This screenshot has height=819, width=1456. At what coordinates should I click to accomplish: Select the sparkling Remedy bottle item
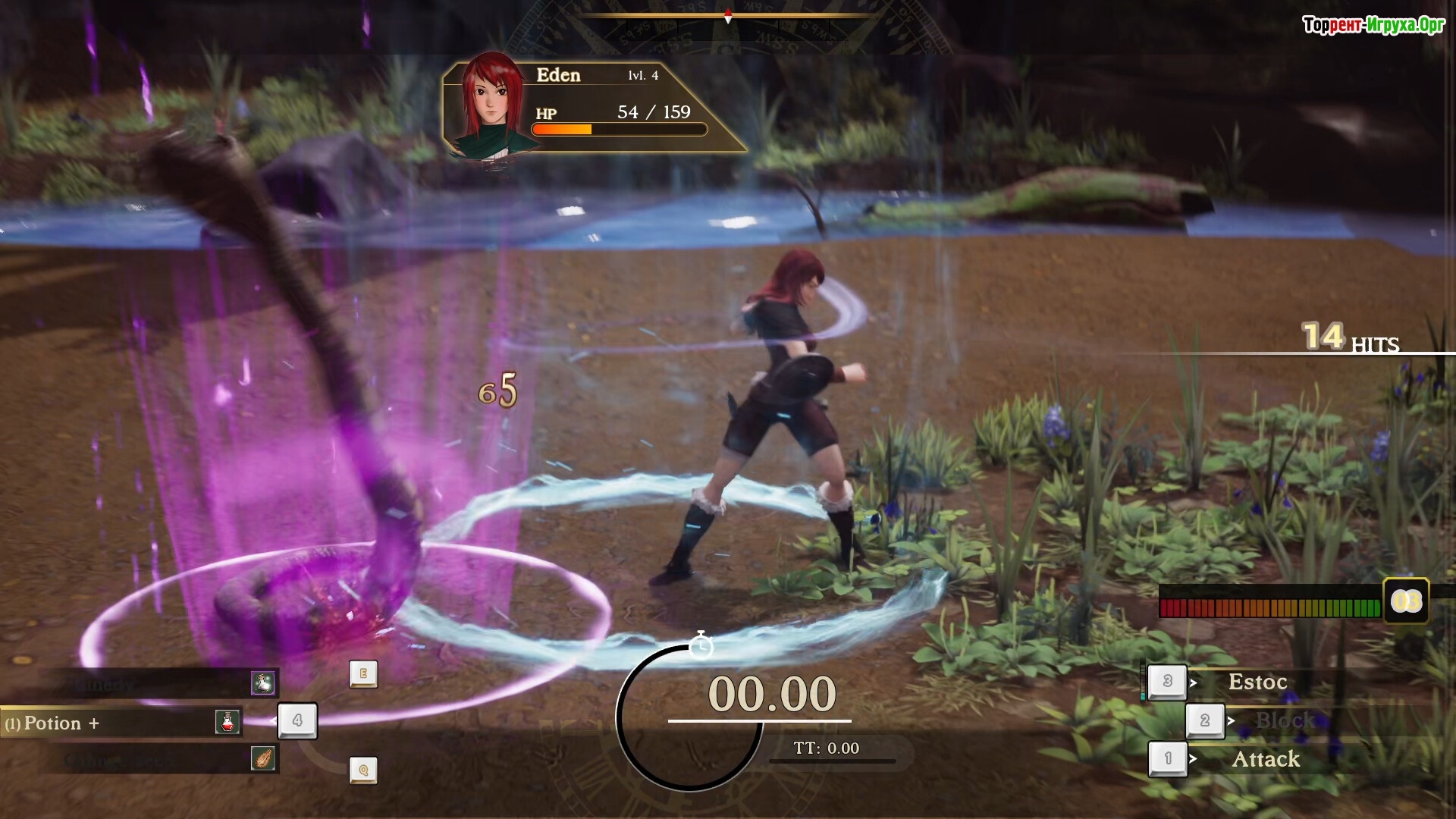262,683
